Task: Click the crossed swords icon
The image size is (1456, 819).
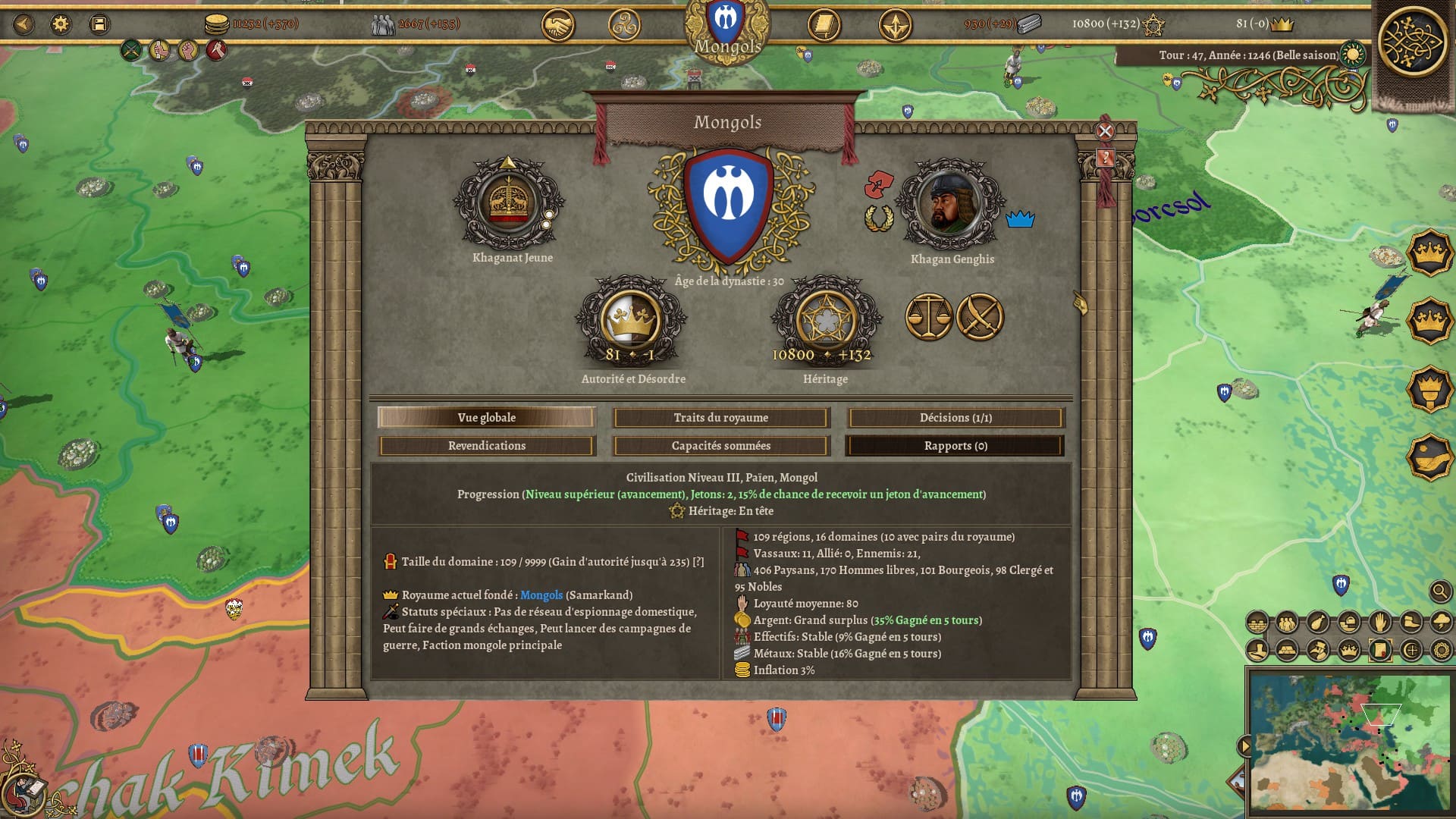Action: [x=980, y=317]
